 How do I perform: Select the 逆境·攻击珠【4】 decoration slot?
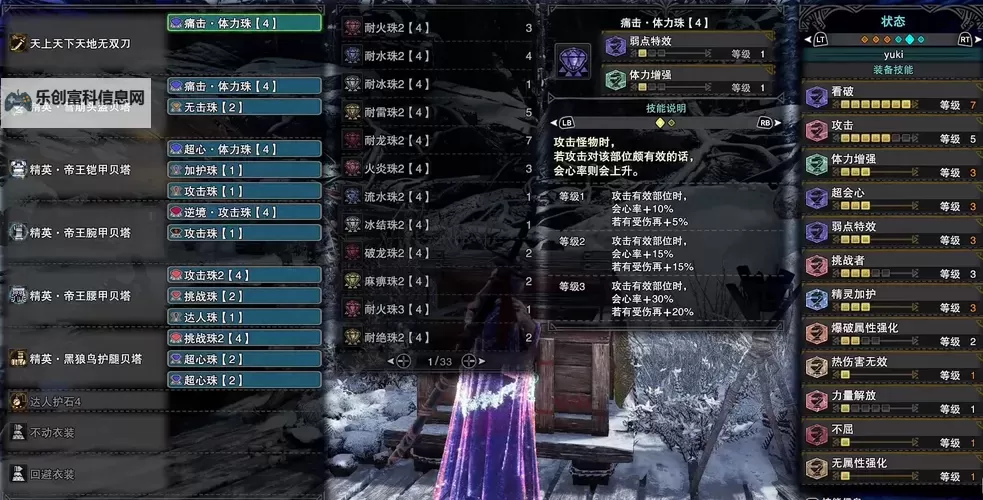(244, 212)
